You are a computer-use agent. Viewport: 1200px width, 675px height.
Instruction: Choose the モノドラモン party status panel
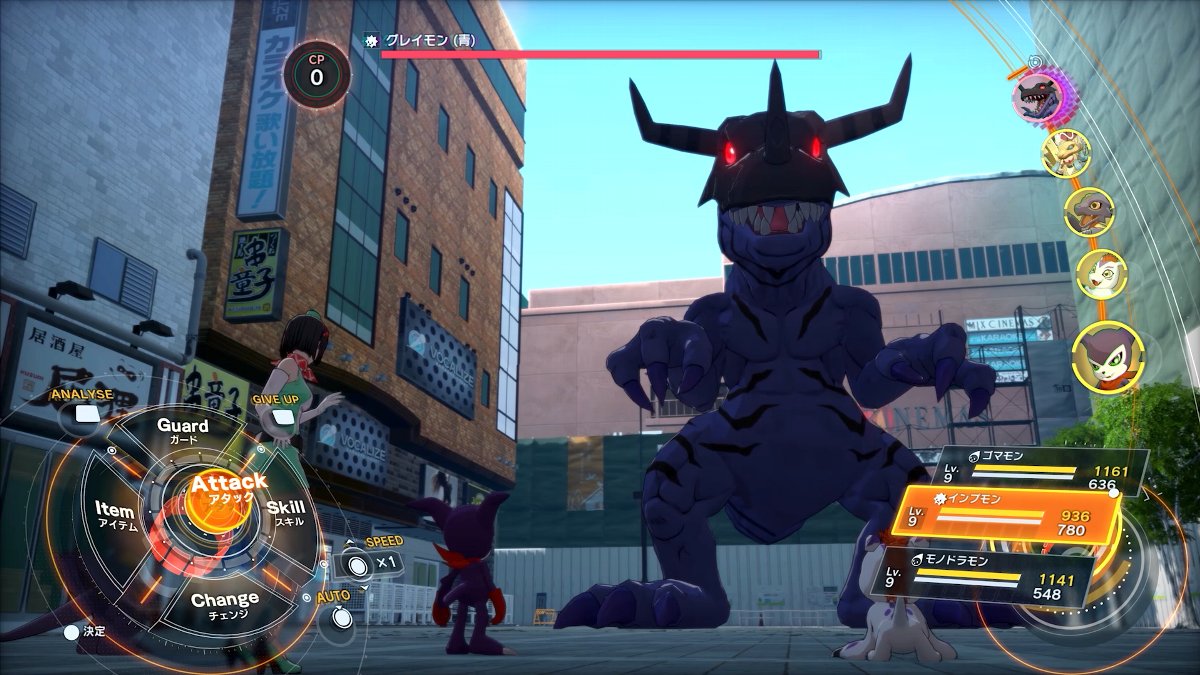pos(985,576)
